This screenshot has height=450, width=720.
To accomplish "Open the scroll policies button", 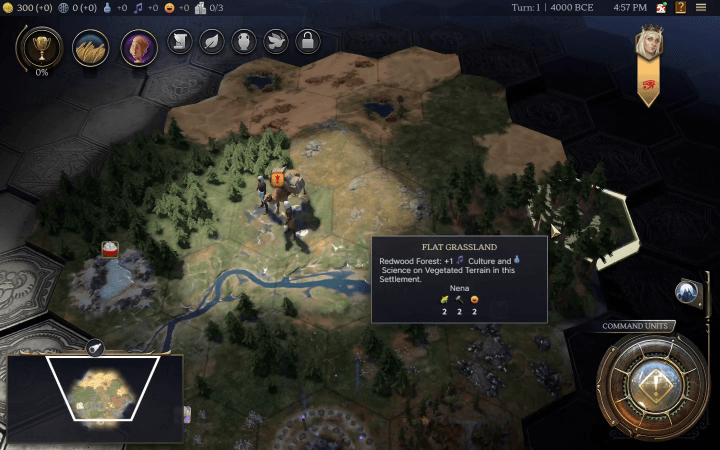I will tap(178, 41).
